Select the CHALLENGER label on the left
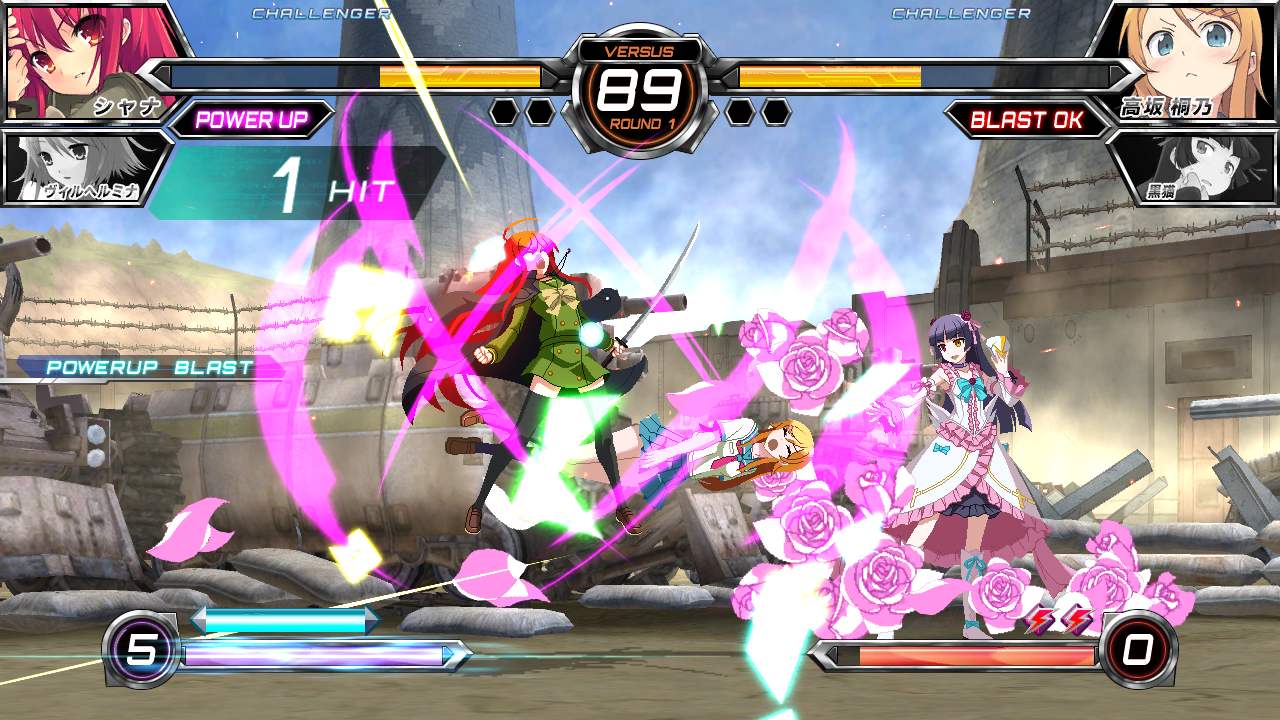The width and height of the screenshot is (1280, 720). 320,14
